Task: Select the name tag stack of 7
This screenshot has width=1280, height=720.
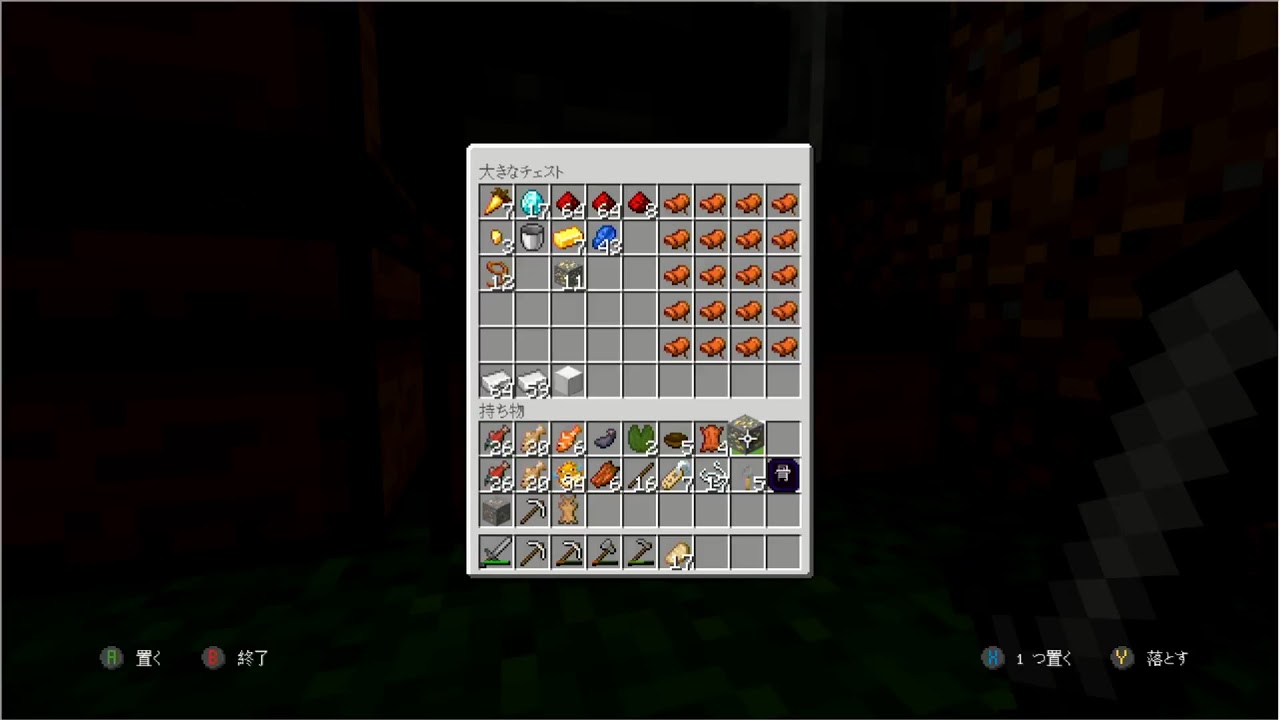Action: pos(676,478)
